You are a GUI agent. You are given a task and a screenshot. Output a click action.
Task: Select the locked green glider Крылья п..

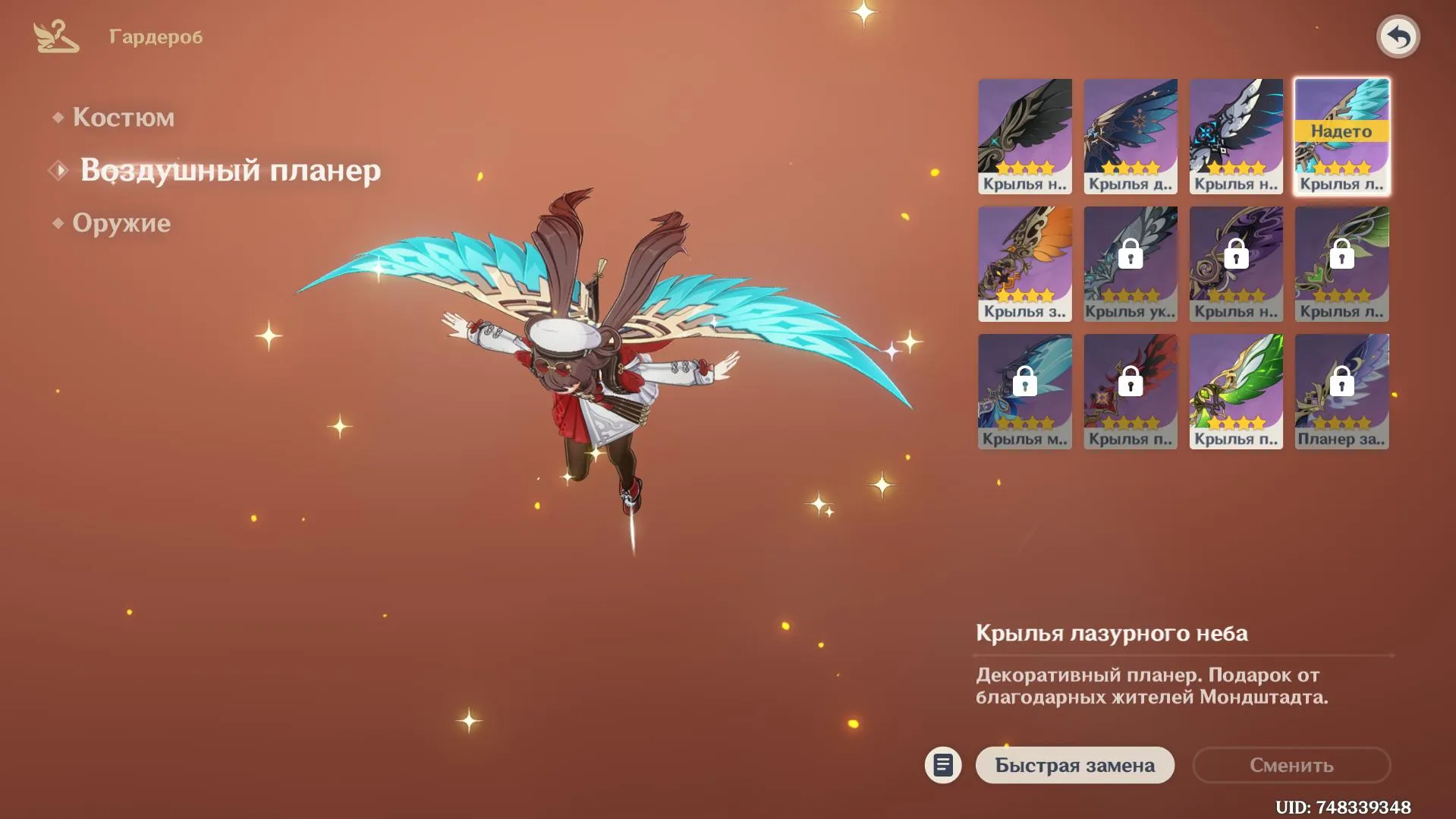click(1235, 391)
